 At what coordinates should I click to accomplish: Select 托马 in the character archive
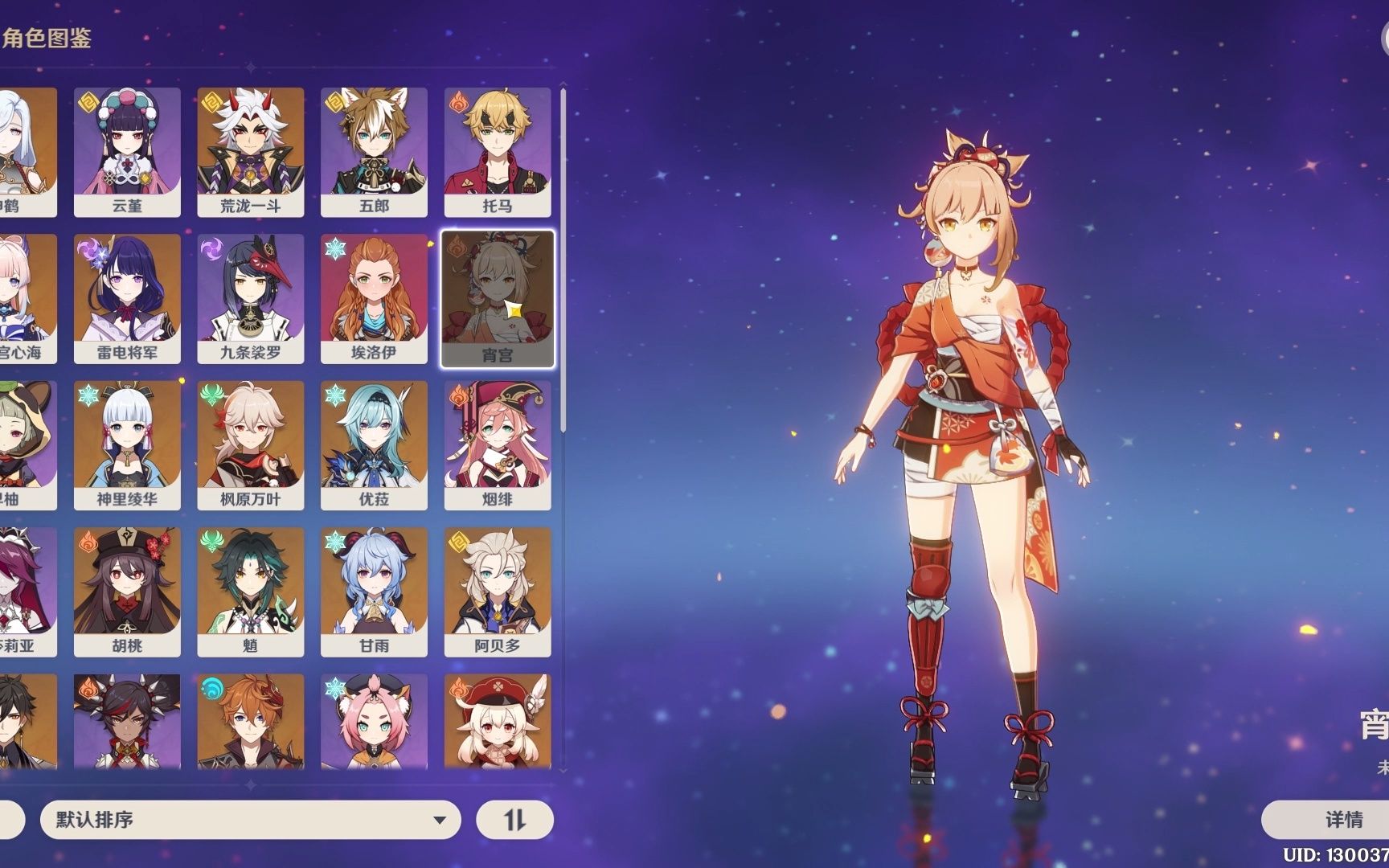pos(498,152)
